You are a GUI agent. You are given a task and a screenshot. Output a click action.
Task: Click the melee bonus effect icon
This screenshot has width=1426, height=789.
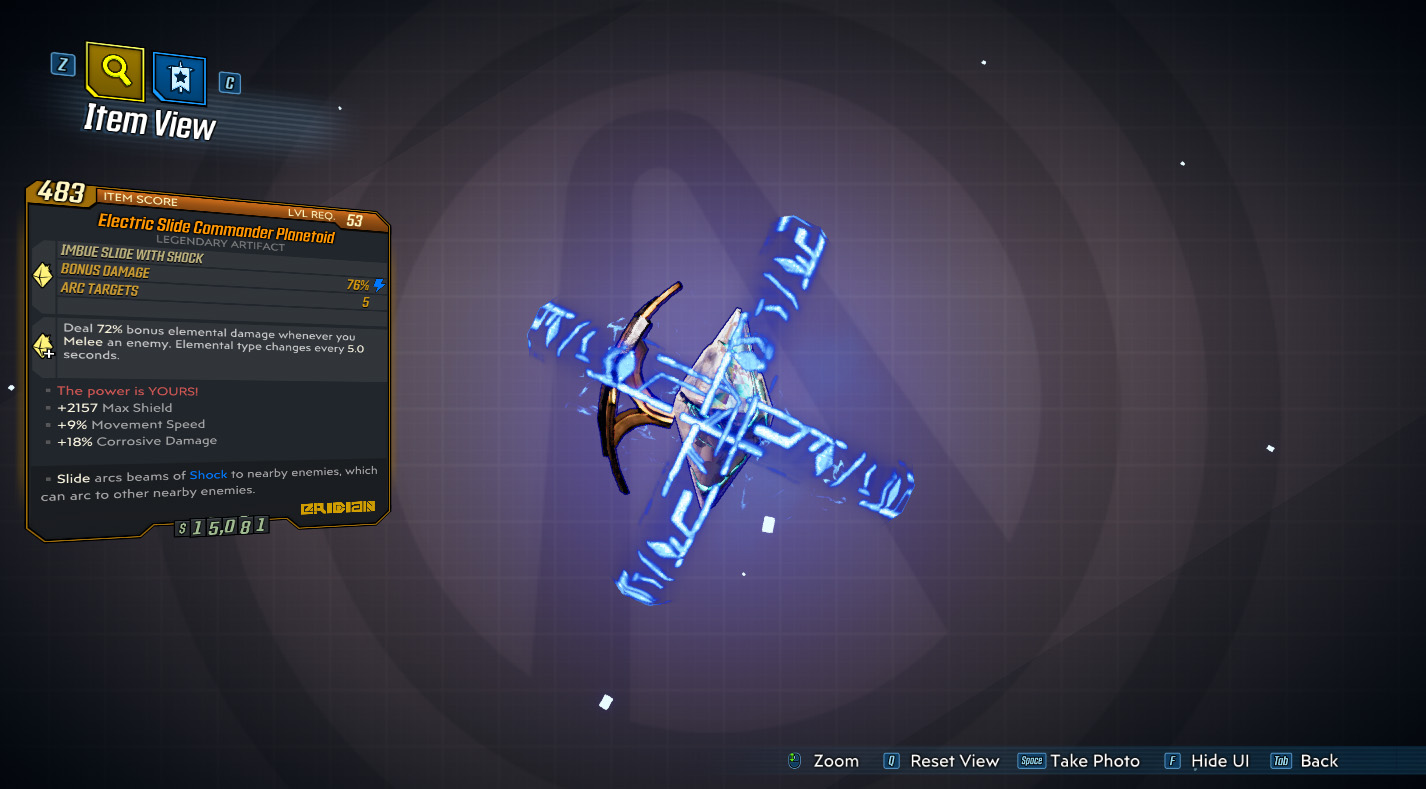click(x=41, y=347)
